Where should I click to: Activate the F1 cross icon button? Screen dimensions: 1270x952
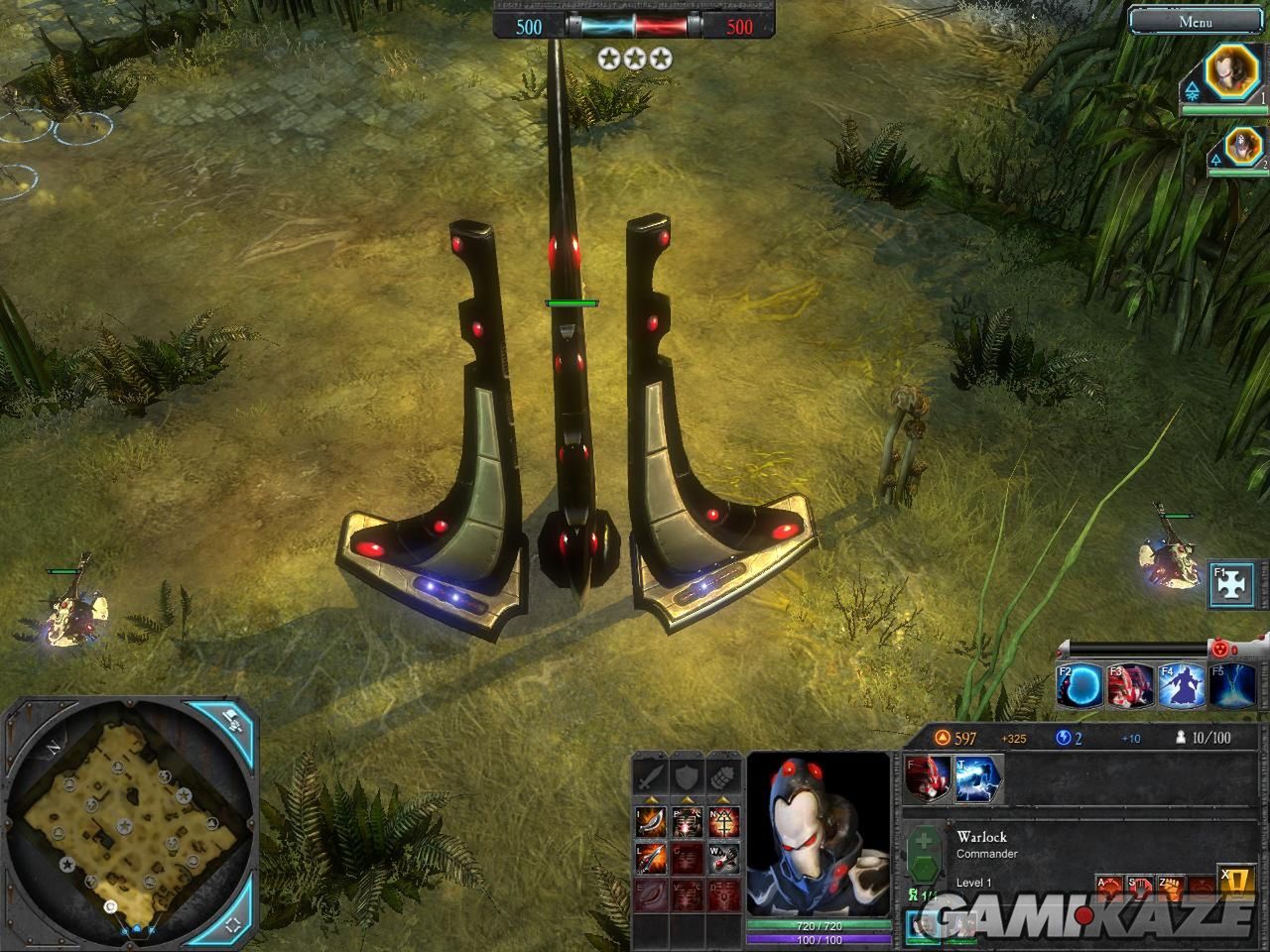tap(1233, 587)
